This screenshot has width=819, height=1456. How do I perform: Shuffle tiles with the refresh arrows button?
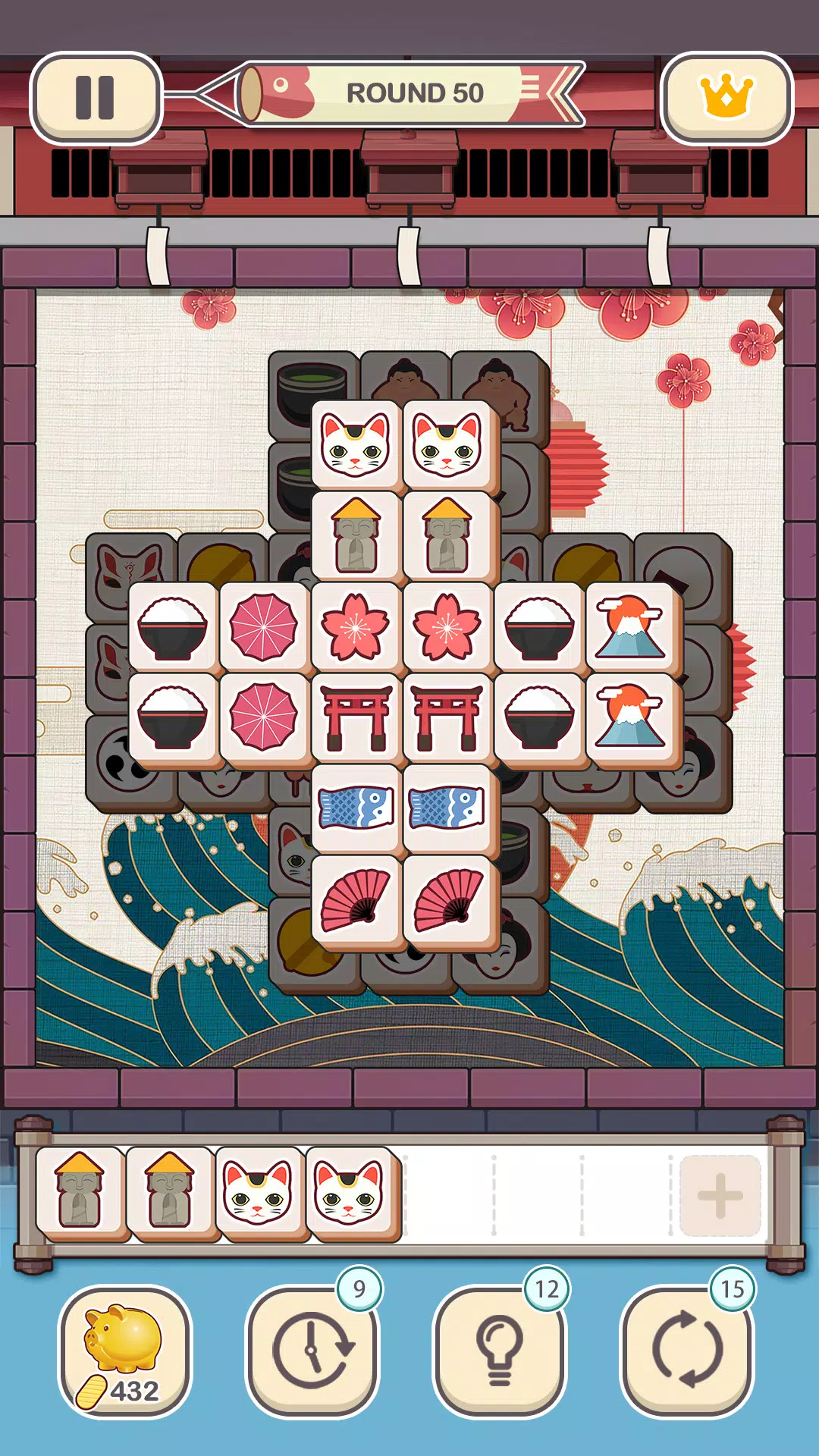click(x=686, y=1351)
